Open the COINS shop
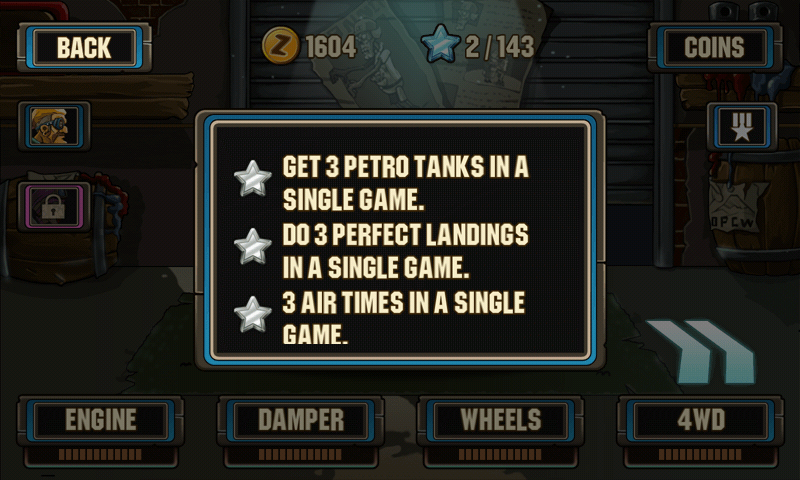This screenshot has width=800, height=480. pyautogui.click(x=714, y=47)
